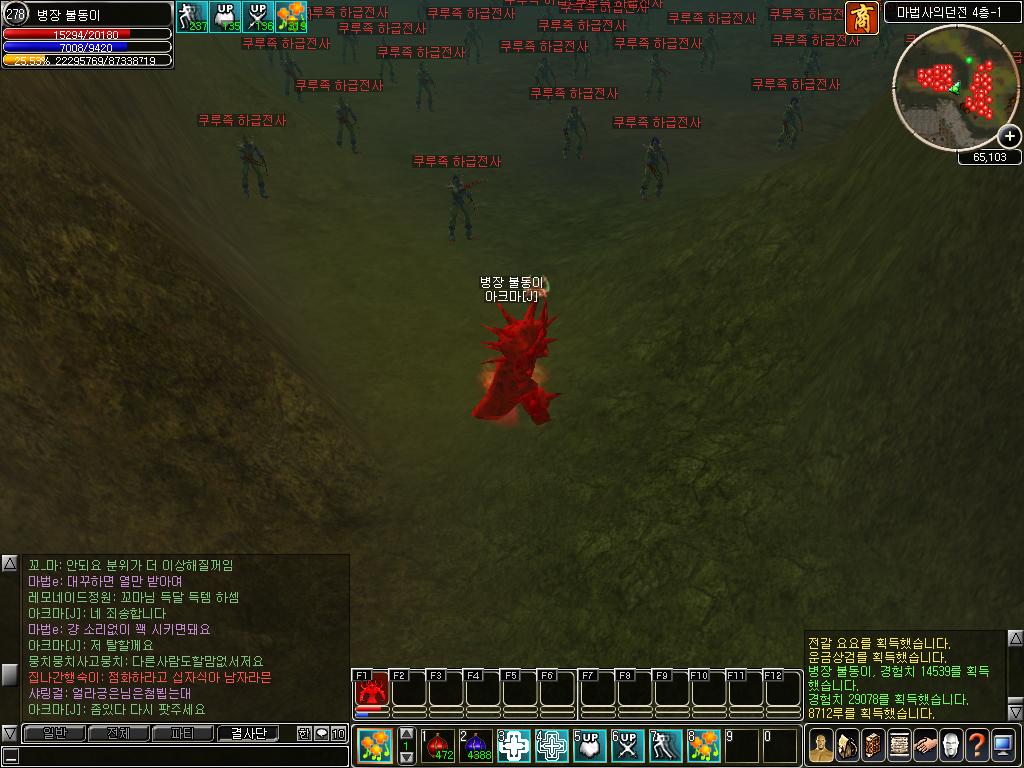1024x768 pixels.
Task: Use the blue potion in slot 2
Action: pyautogui.click(x=475, y=745)
